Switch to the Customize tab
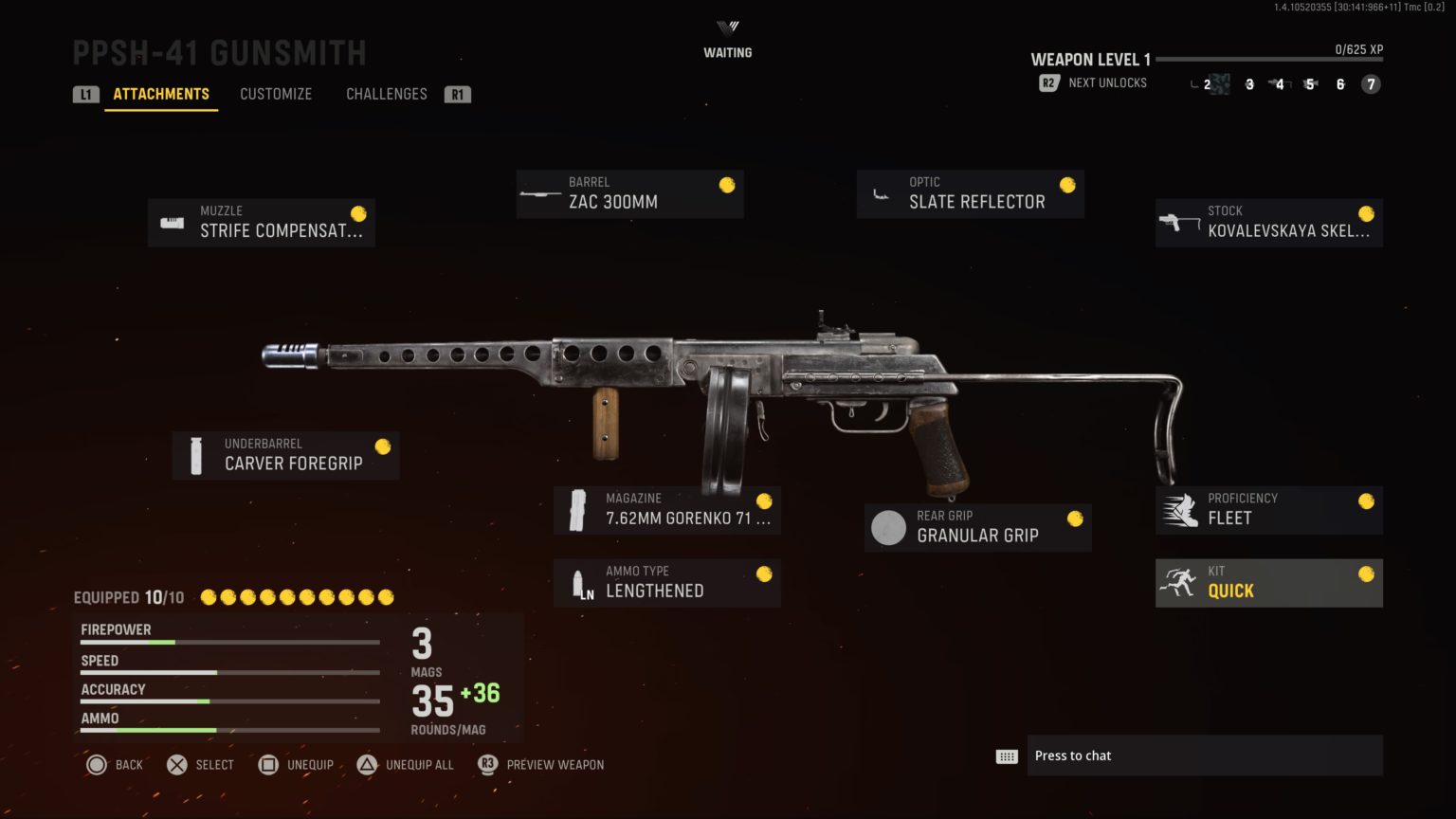 coord(276,93)
